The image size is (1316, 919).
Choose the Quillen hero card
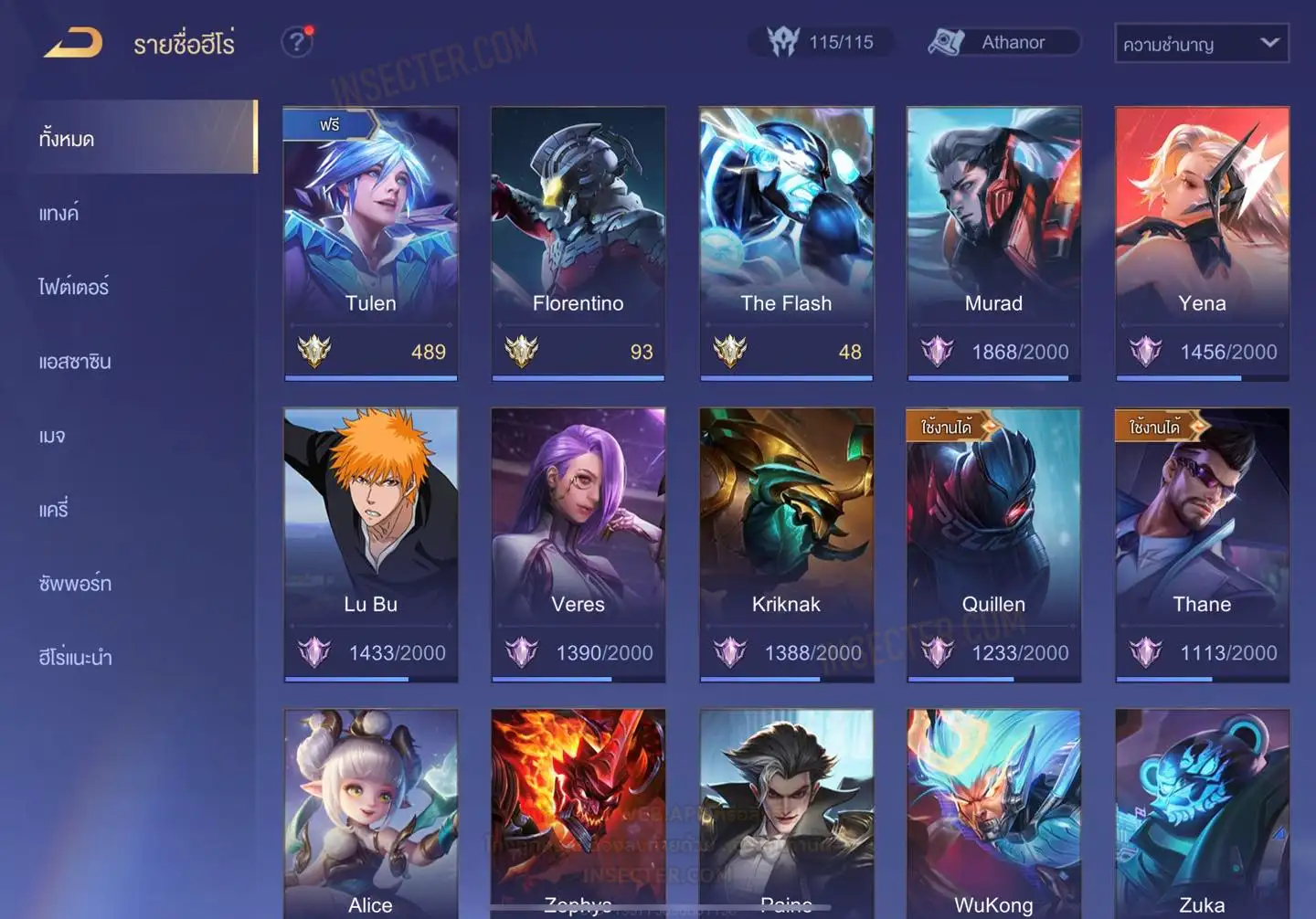coord(993,544)
